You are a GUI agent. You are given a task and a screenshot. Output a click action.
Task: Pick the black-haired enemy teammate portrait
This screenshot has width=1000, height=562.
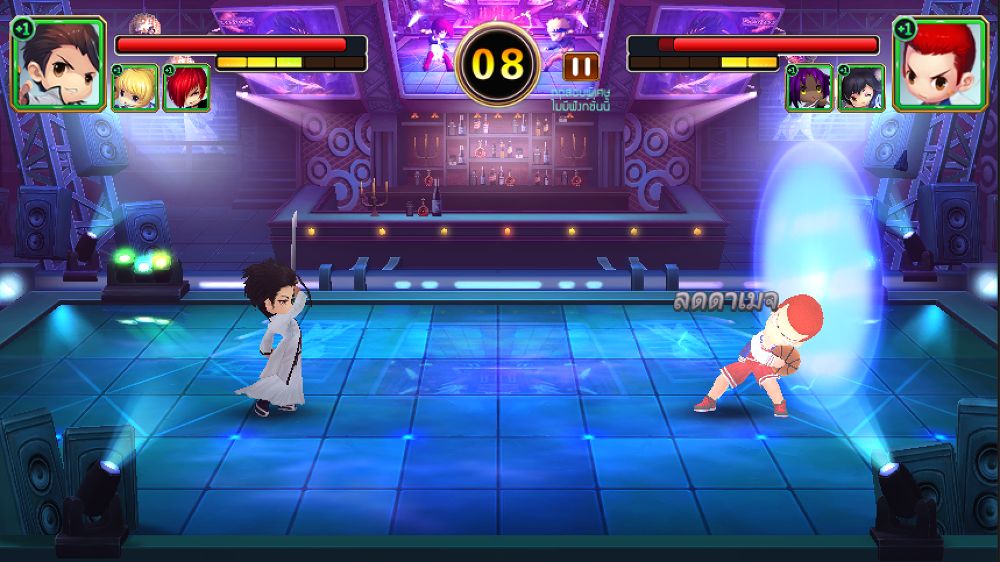[861, 88]
